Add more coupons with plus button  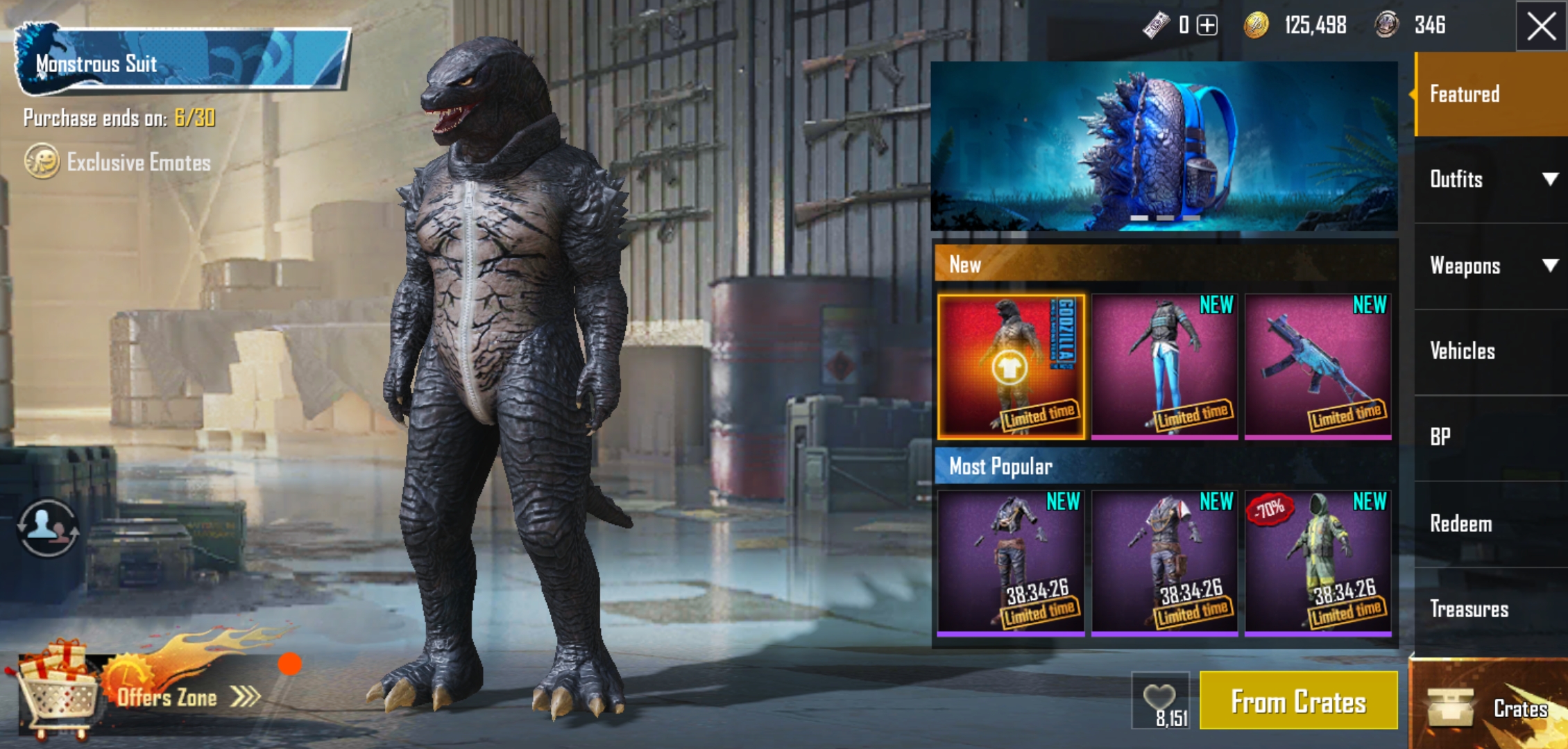click(x=1207, y=26)
